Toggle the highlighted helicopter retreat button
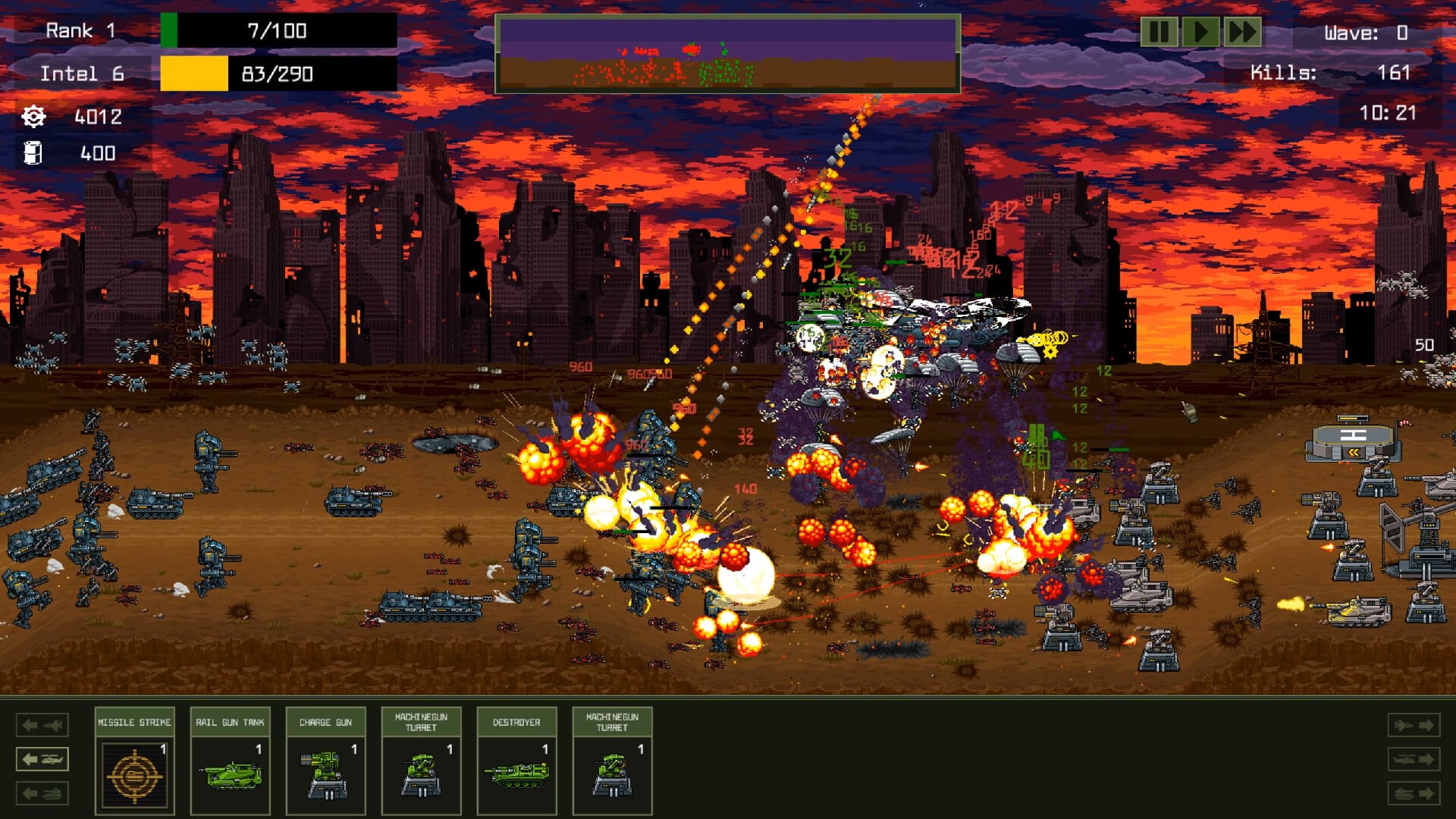Viewport: 1456px width, 819px height. tap(42, 758)
